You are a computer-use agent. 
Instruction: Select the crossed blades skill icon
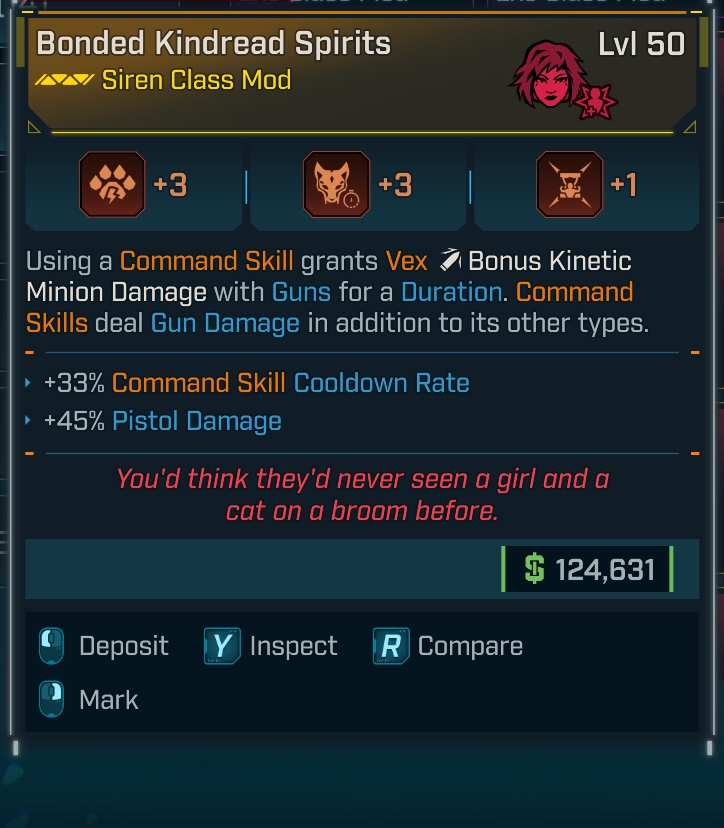(569, 185)
